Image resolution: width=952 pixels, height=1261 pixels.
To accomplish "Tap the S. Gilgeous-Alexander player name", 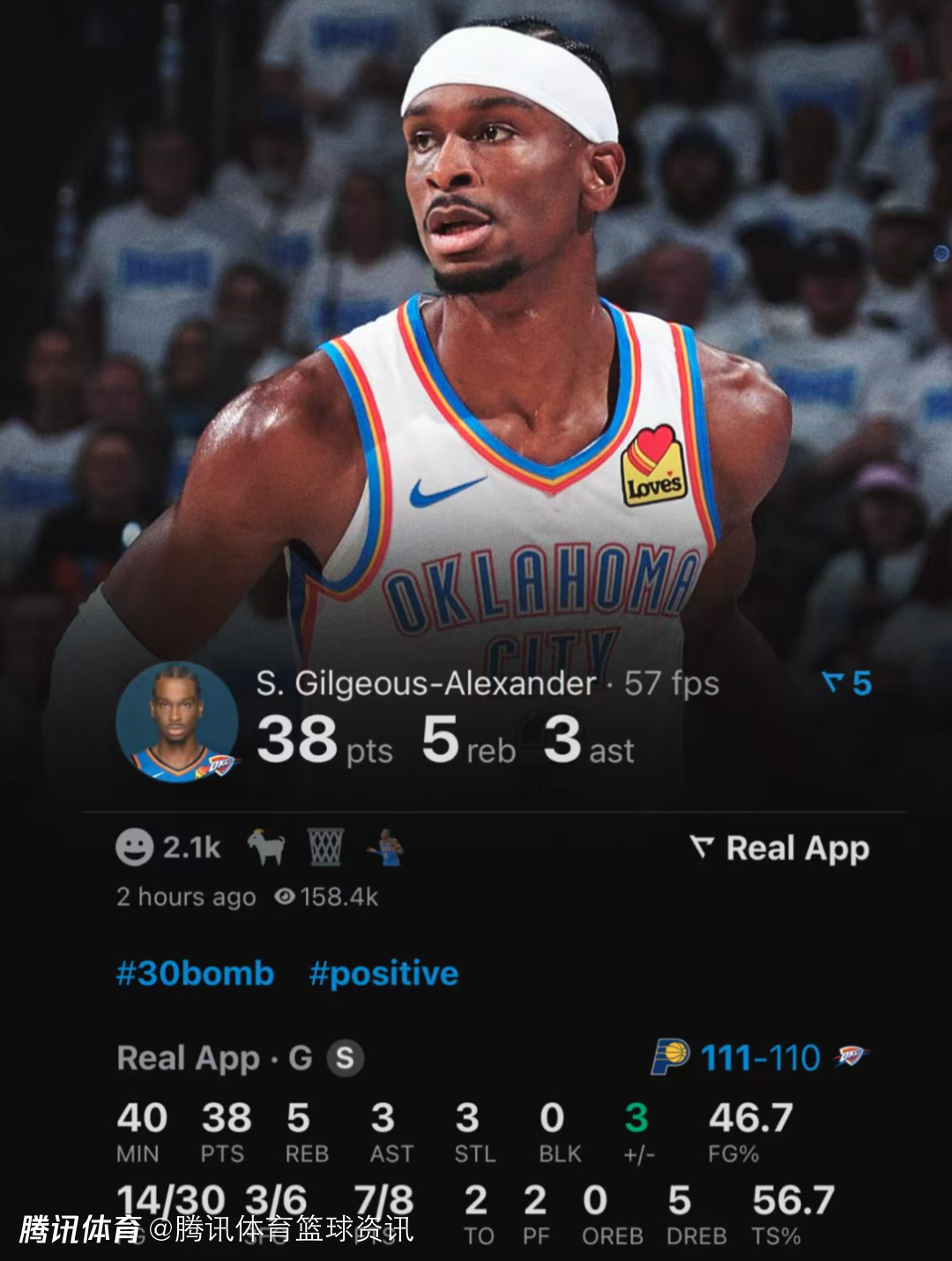I will click(x=426, y=683).
